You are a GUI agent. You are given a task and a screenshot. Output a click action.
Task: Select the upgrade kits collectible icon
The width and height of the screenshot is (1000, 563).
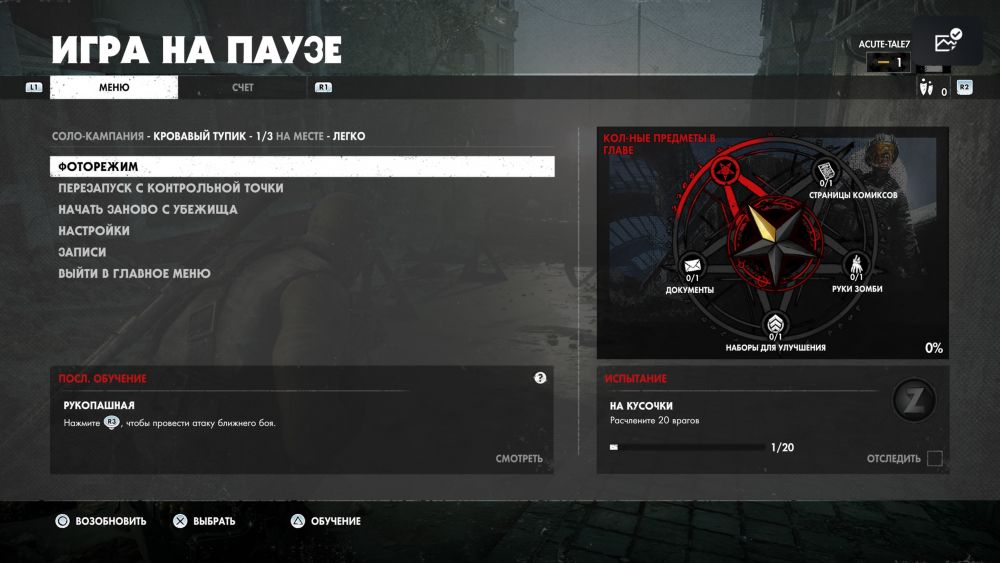click(x=775, y=325)
